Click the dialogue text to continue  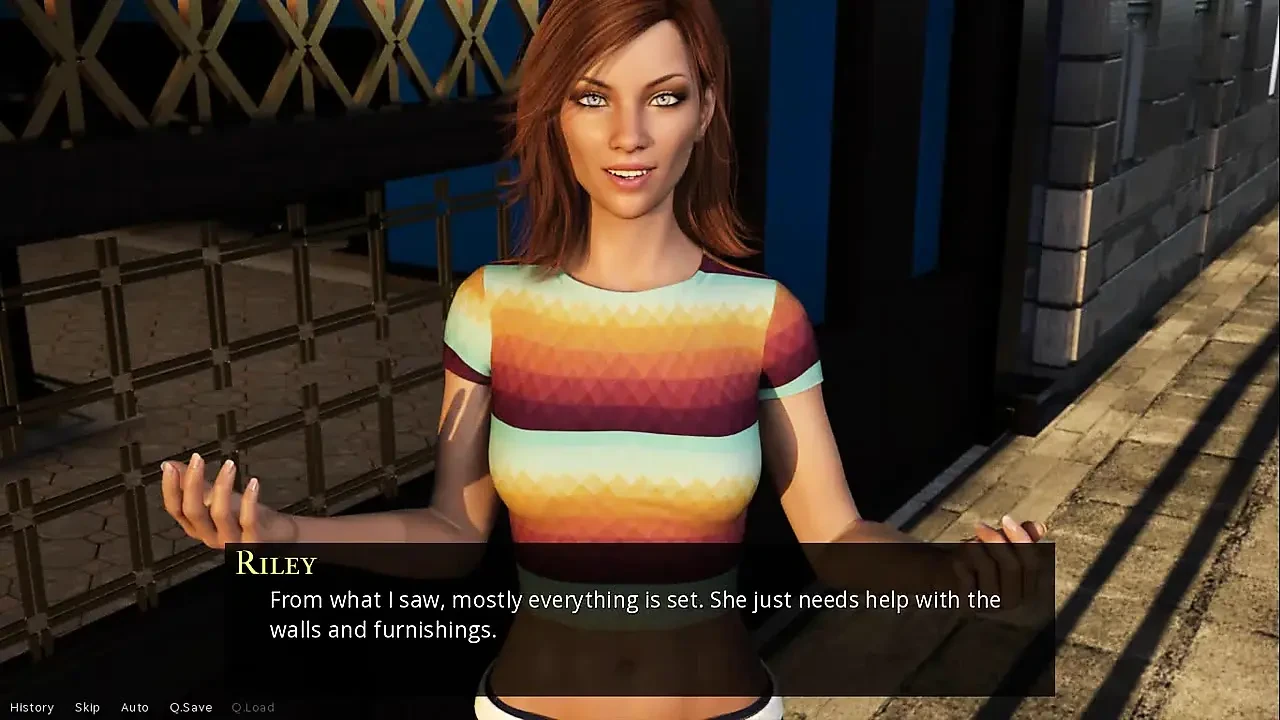click(x=634, y=600)
